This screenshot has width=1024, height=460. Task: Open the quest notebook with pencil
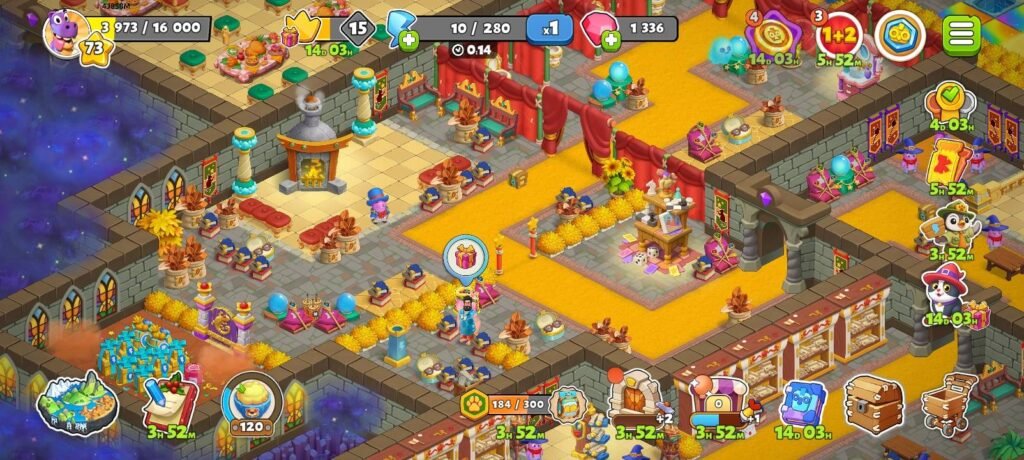pyautogui.click(x=170, y=402)
